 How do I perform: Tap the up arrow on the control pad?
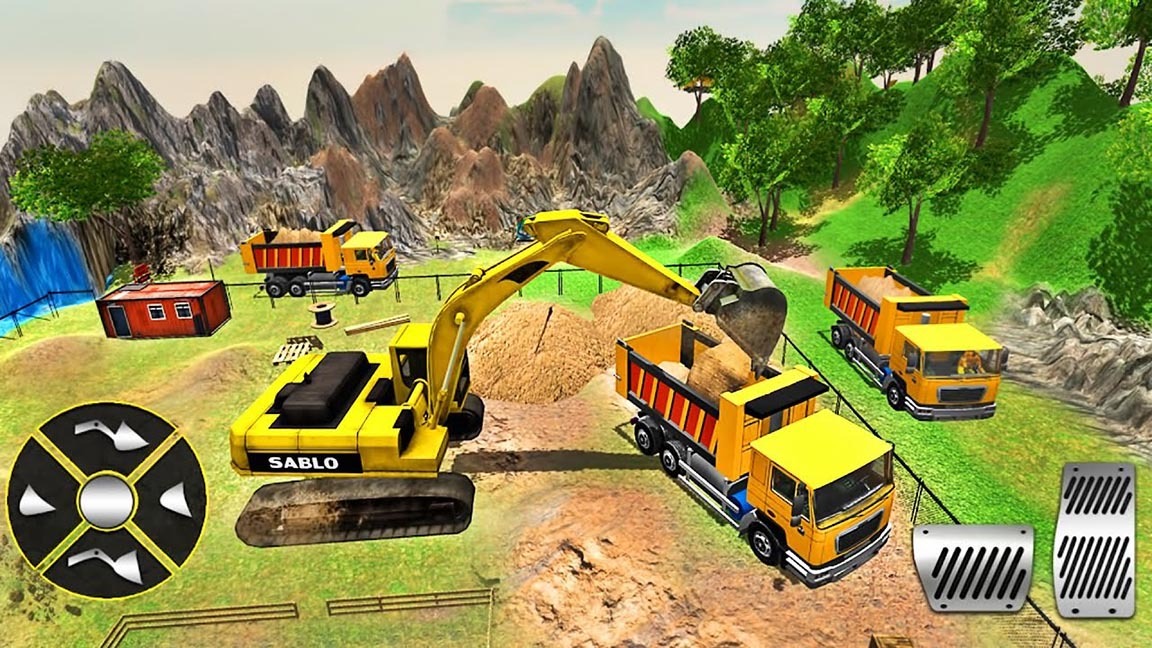pos(108,434)
